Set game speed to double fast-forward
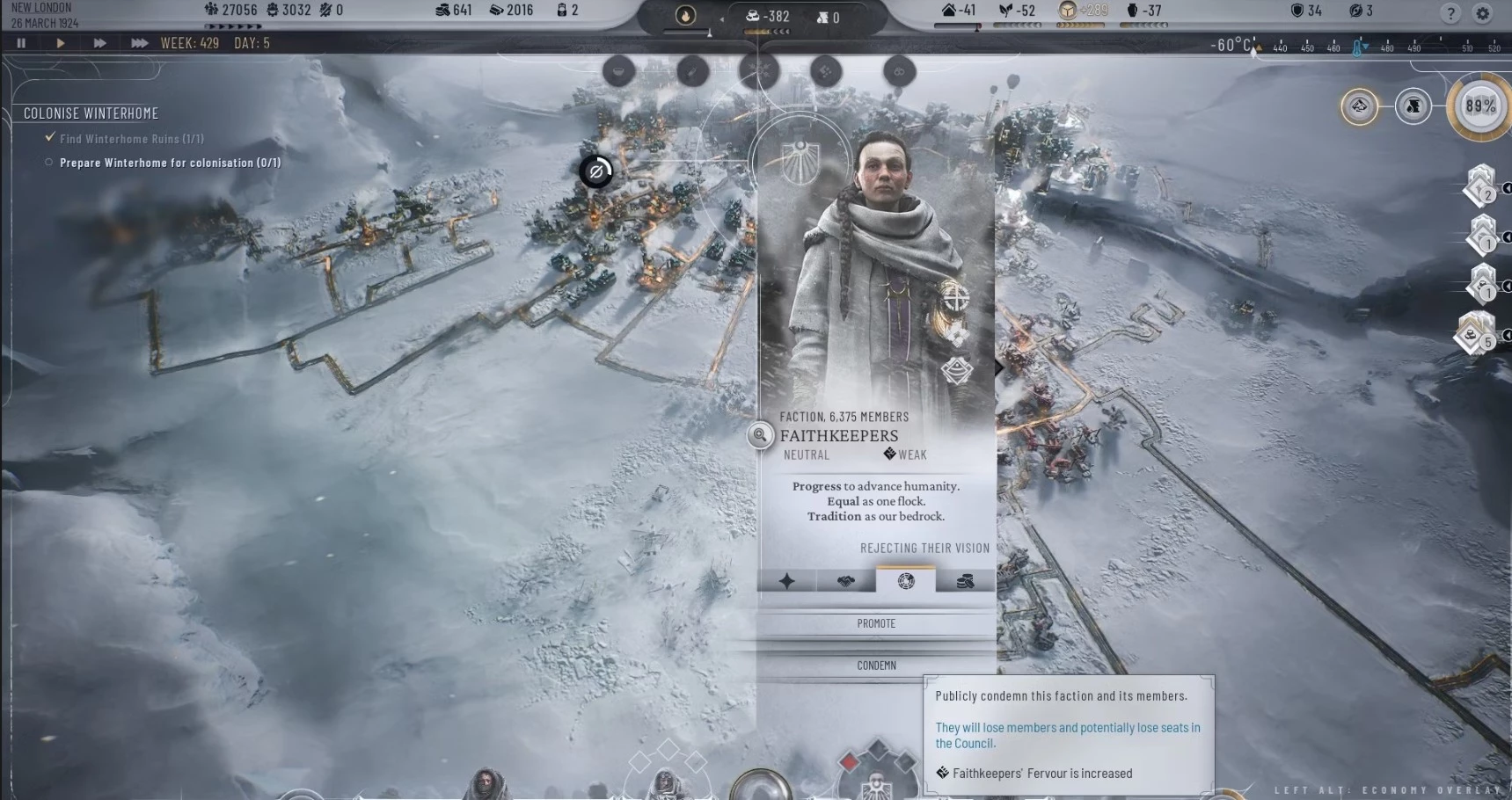 point(99,43)
